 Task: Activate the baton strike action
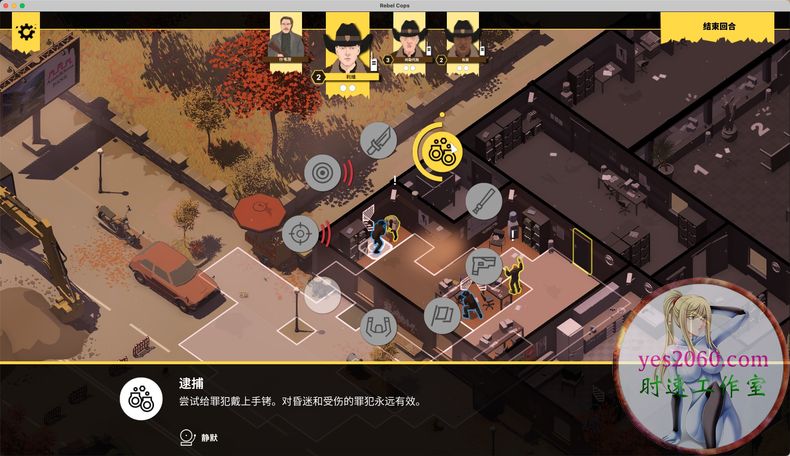(x=484, y=200)
